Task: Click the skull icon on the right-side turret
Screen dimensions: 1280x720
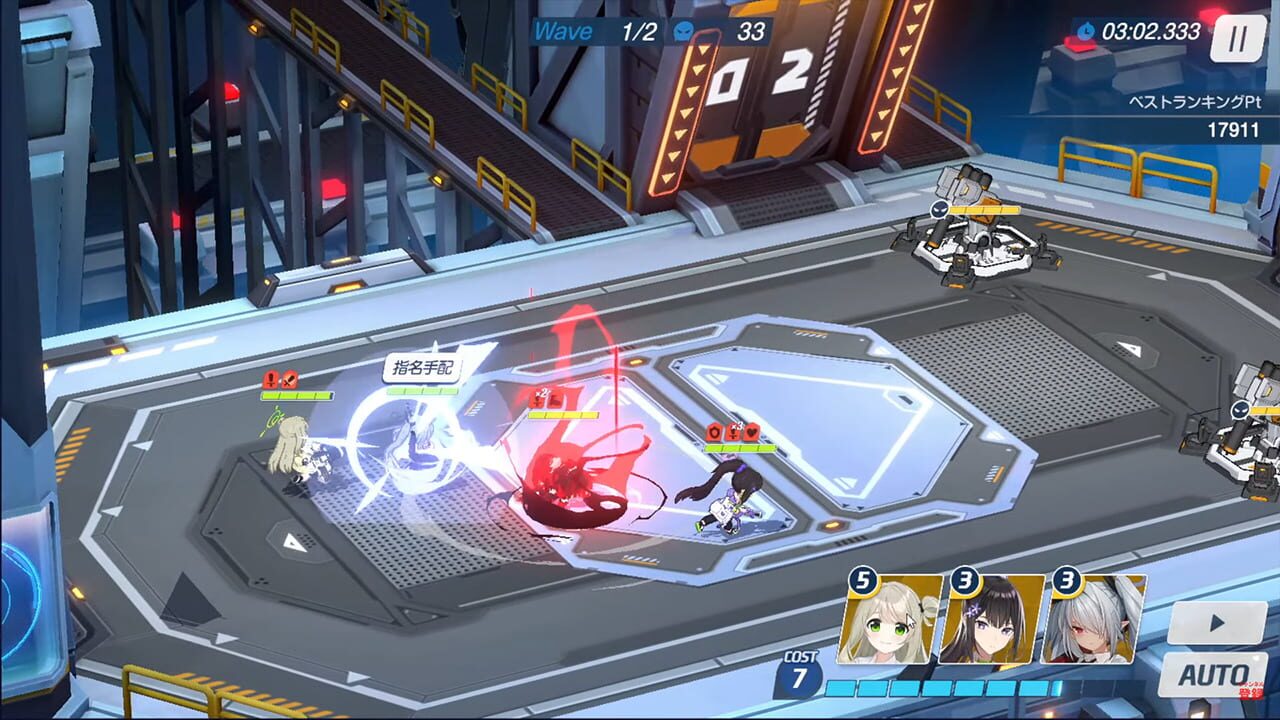Action: click(1239, 410)
